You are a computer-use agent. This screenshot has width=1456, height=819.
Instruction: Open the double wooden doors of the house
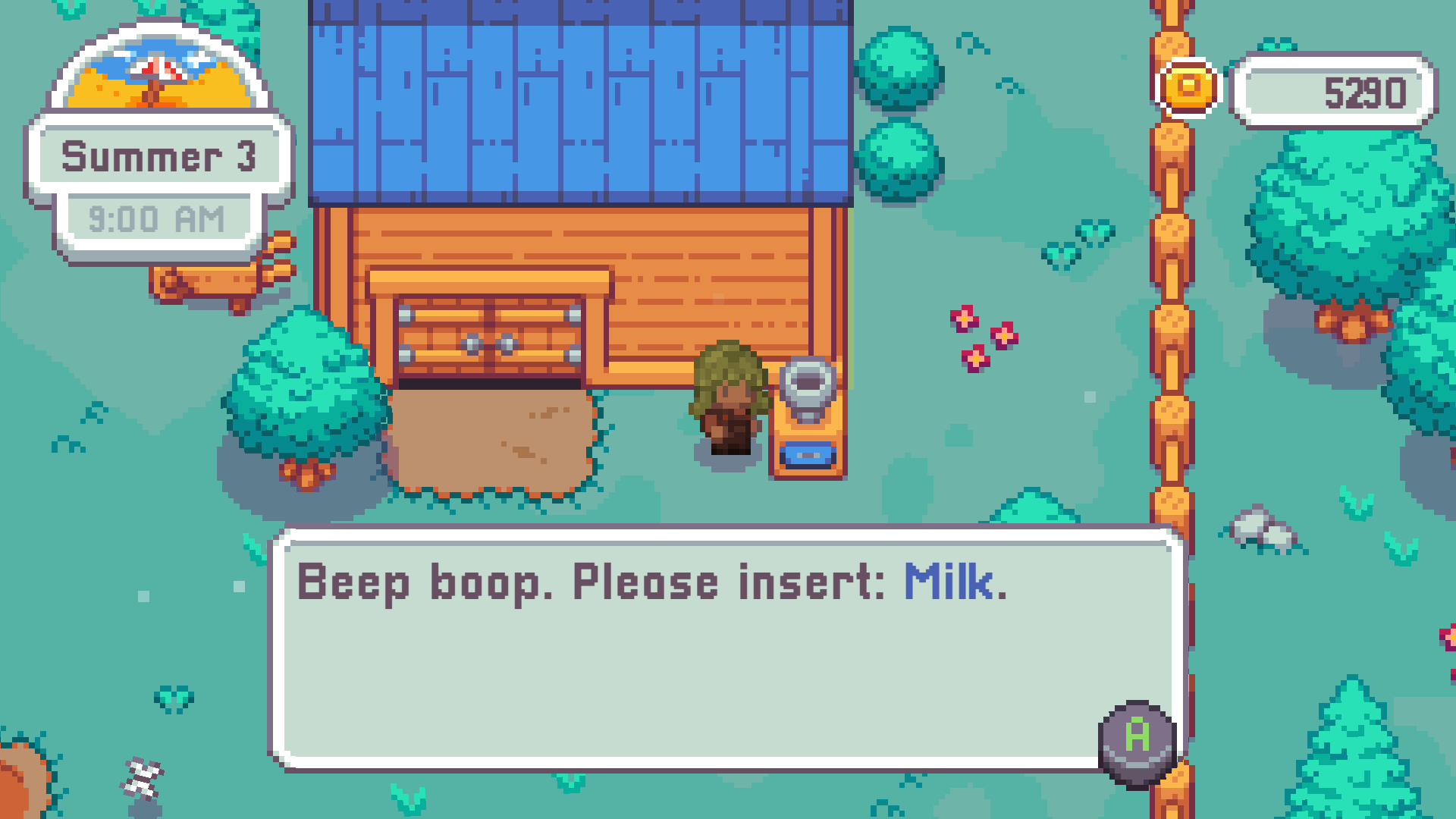pyautogui.click(x=488, y=332)
